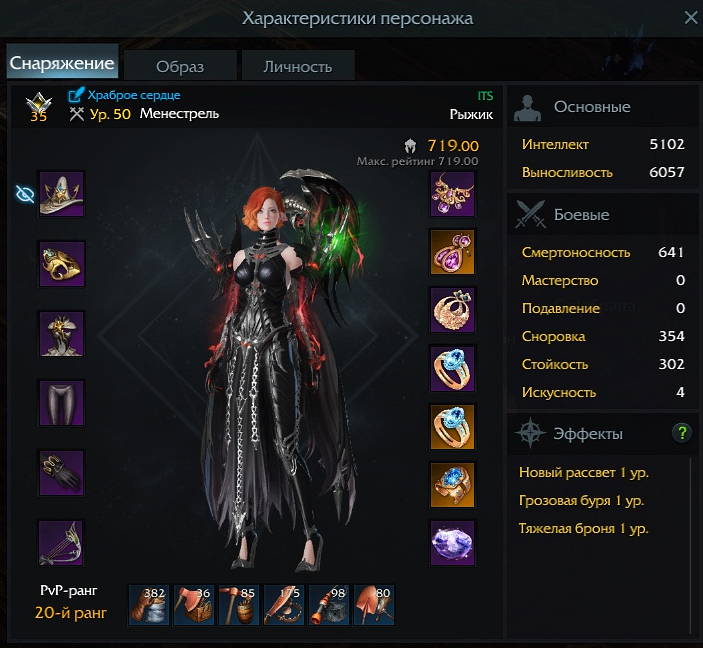Toggle the headgear visibility eye icon

tap(25, 194)
